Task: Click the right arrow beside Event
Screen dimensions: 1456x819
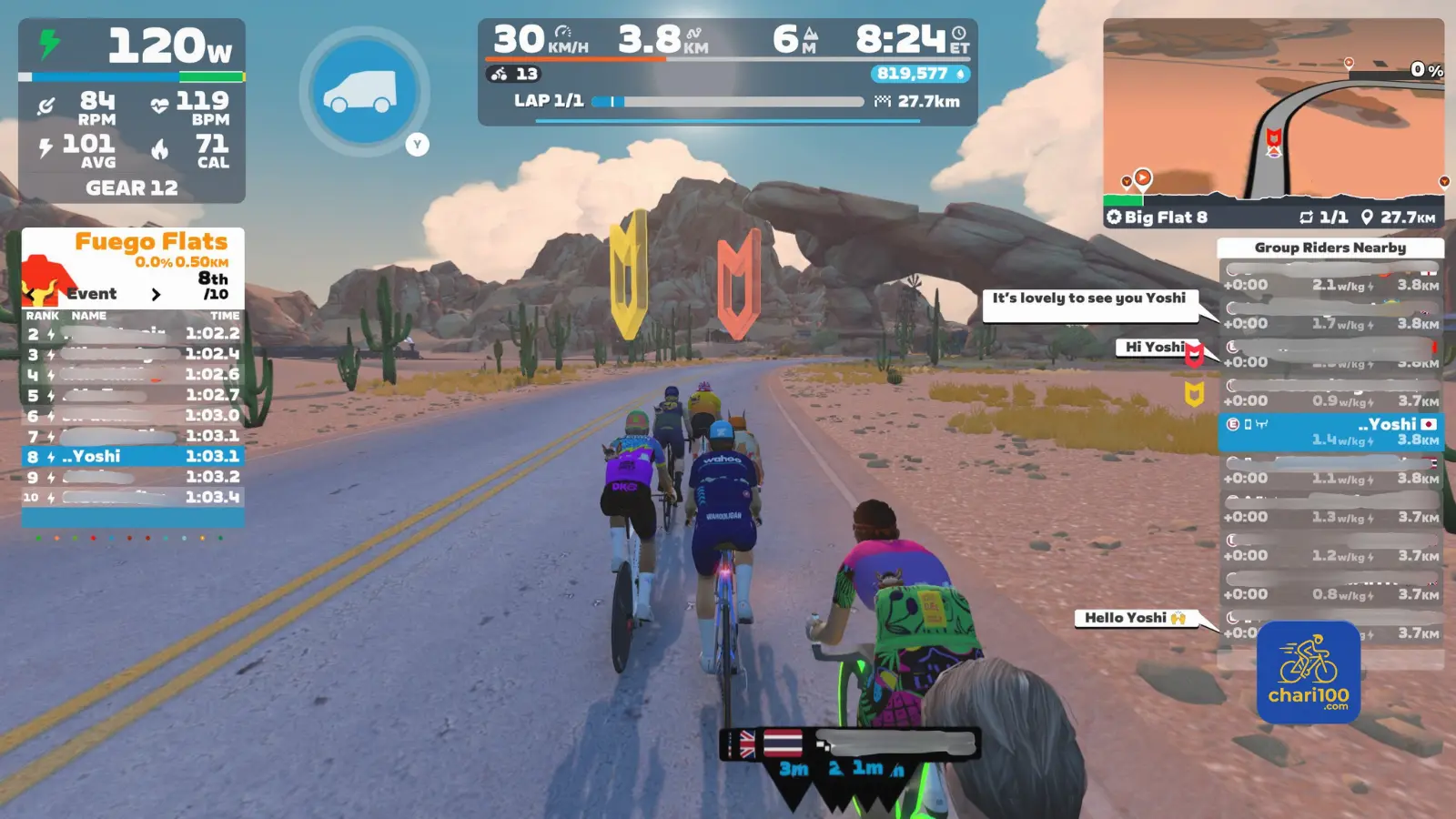Action: click(156, 295)
